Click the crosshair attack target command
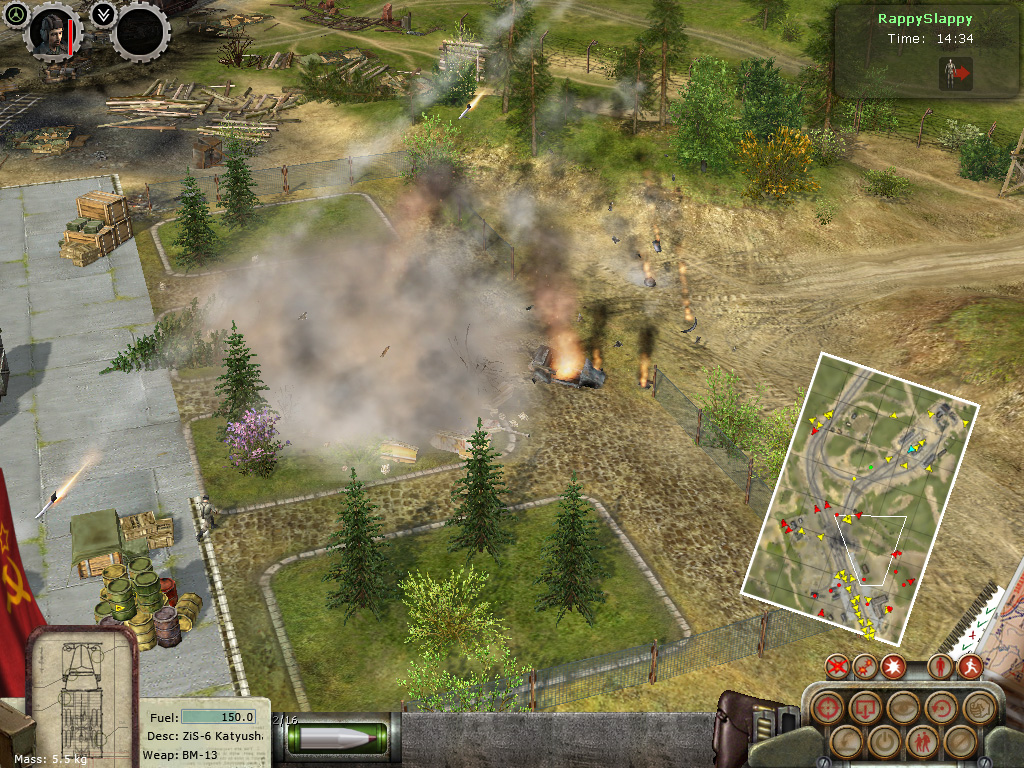 coord(828,707)
